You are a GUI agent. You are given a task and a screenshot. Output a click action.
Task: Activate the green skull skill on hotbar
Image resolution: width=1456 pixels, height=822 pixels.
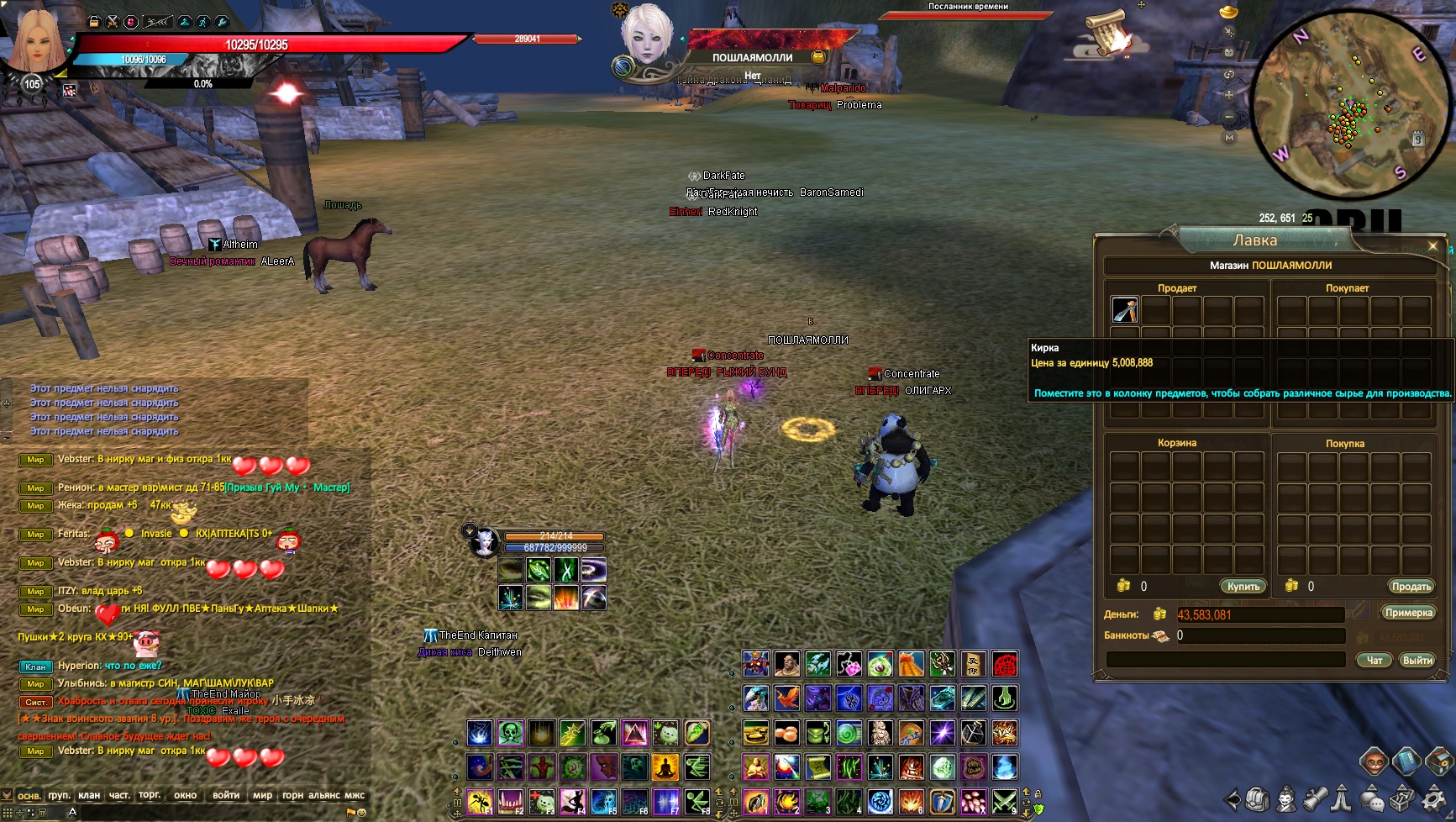(510, 734)
